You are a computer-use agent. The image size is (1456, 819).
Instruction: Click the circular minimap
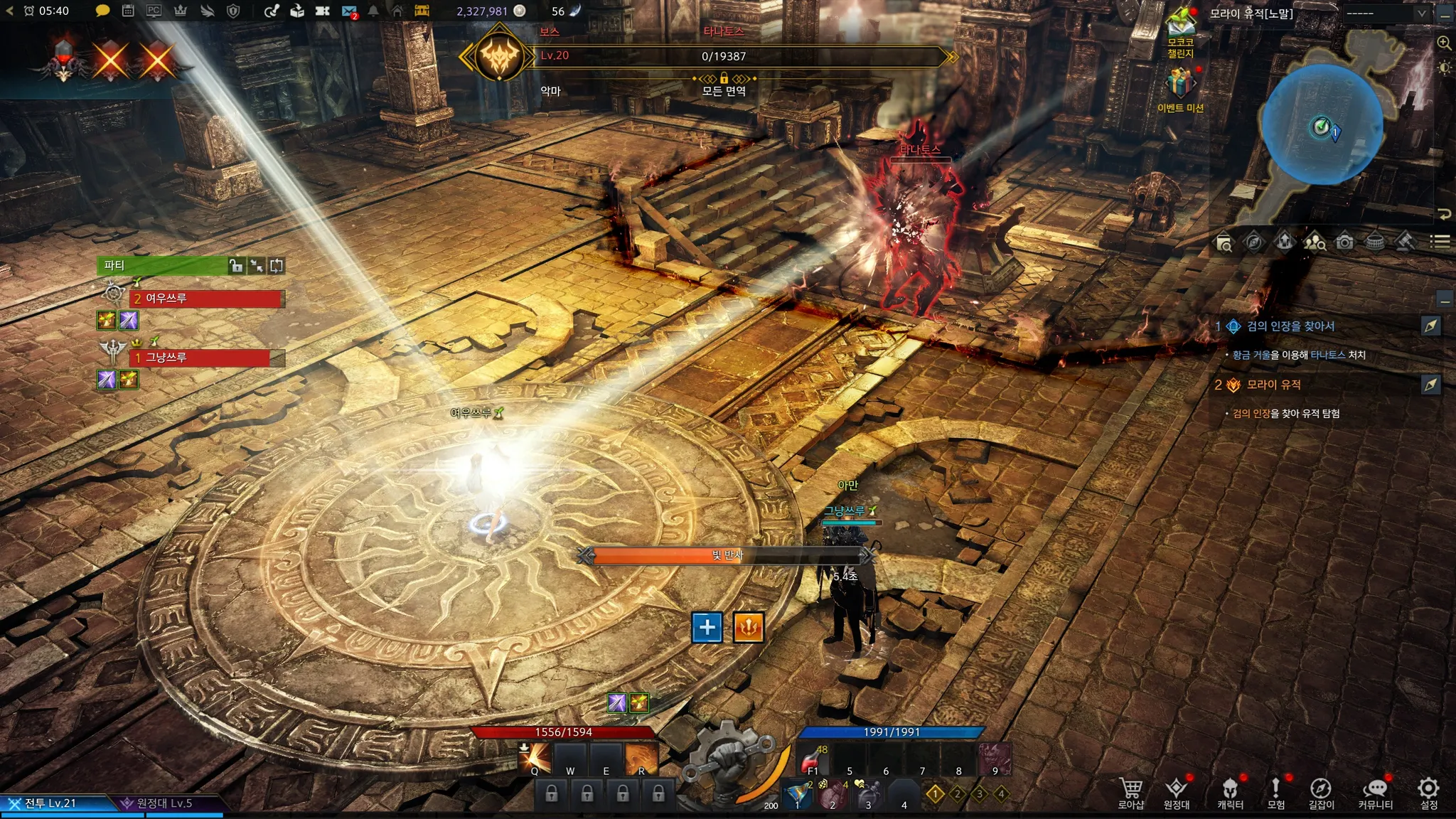coord(1322,124)
